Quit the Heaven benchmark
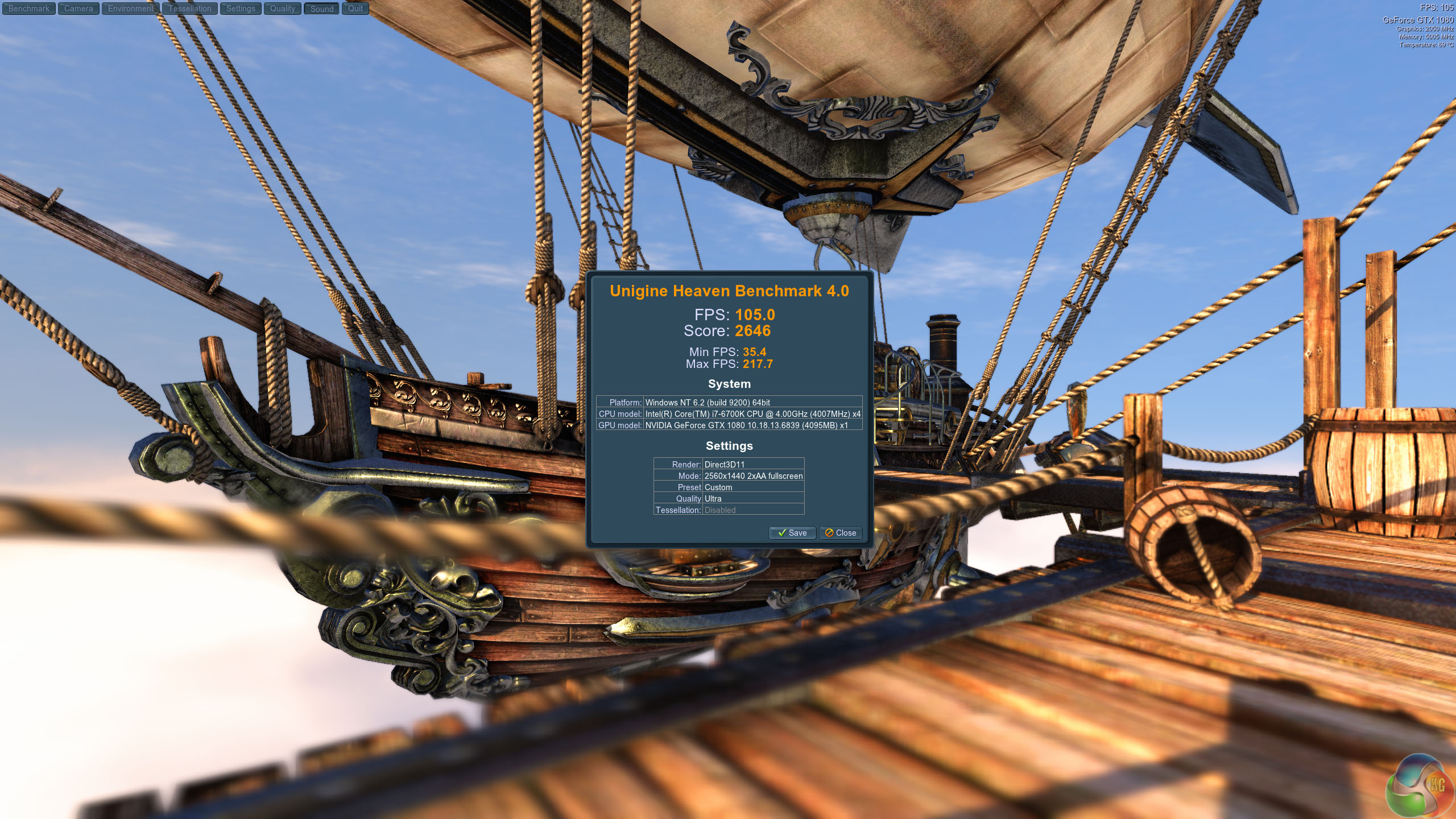 click(355, 9)
